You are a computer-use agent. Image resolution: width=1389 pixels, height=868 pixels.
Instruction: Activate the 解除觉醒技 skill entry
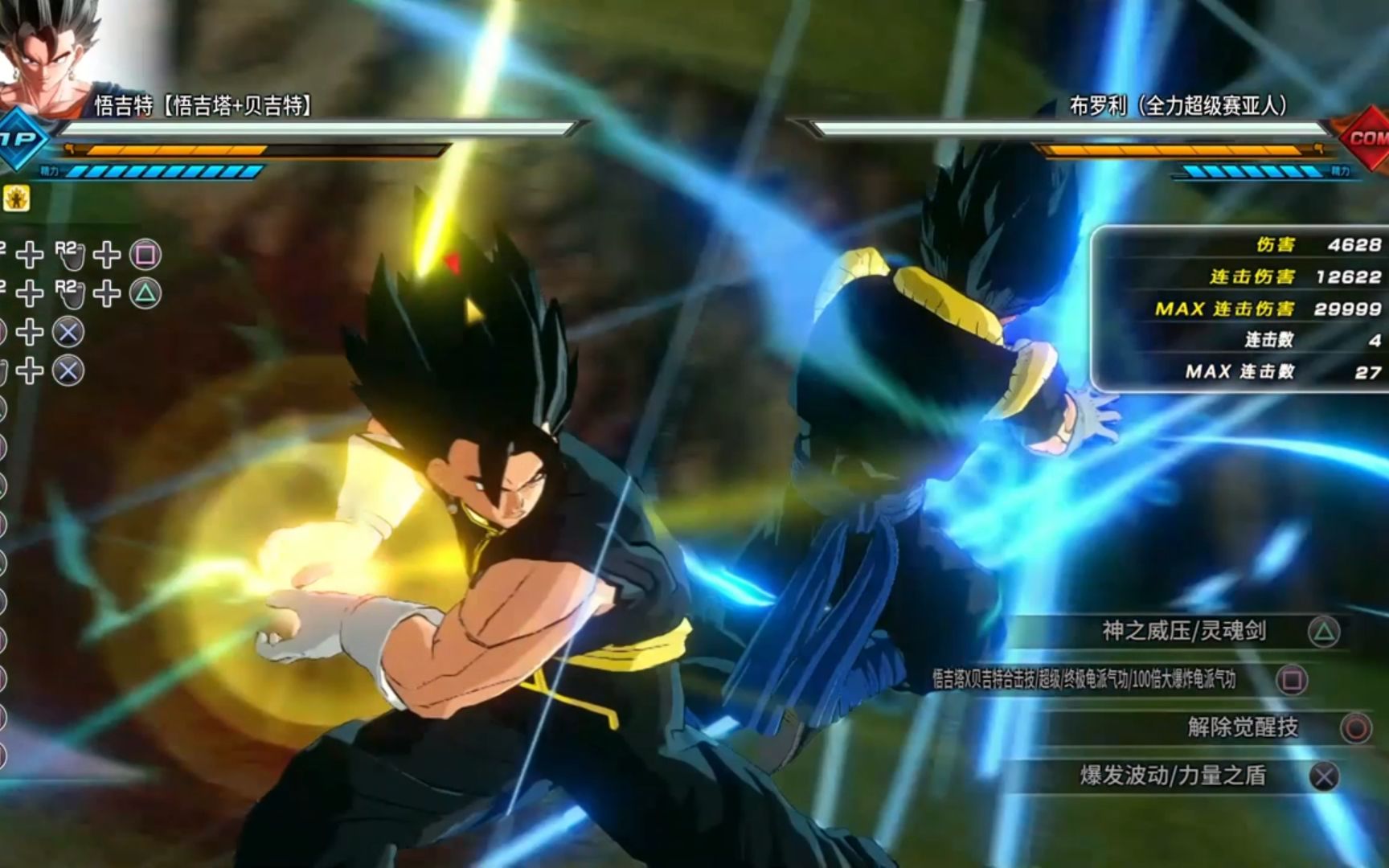point(1242,727)
